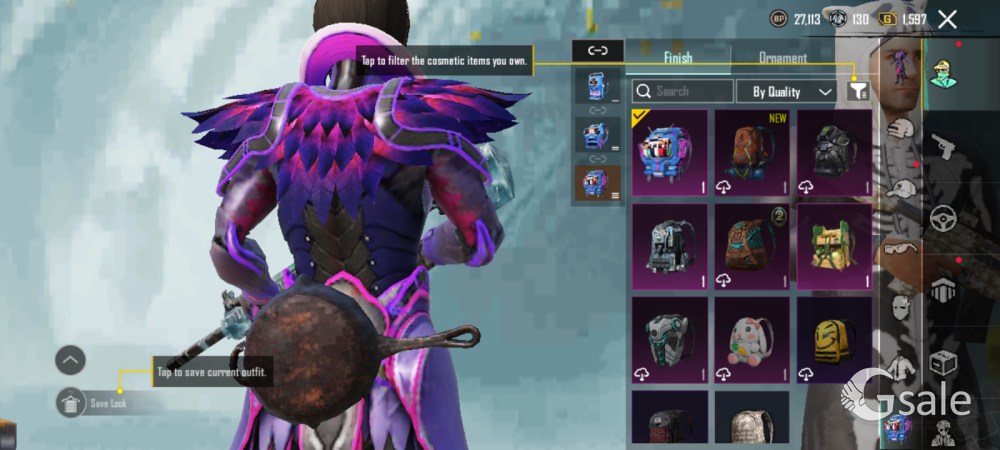This screenshot has height=450, width=1000.
Task: Click the backpack Search field
Action: coord(683,91)
